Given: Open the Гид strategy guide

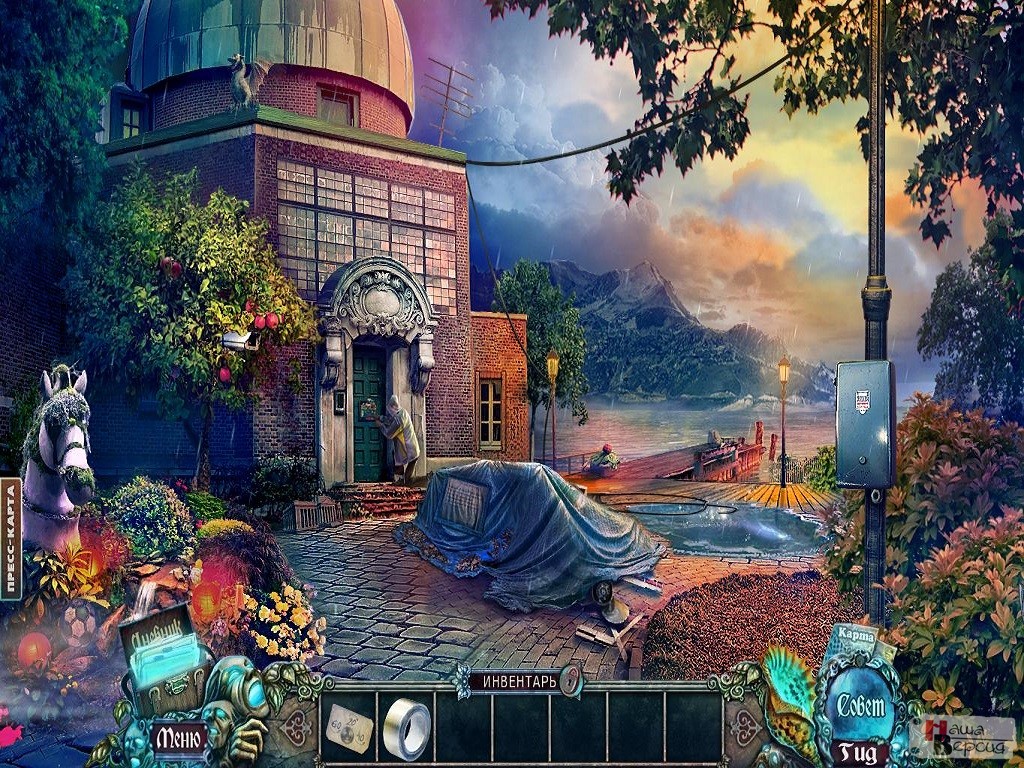Looking at the screenshot, I should 859,751.
